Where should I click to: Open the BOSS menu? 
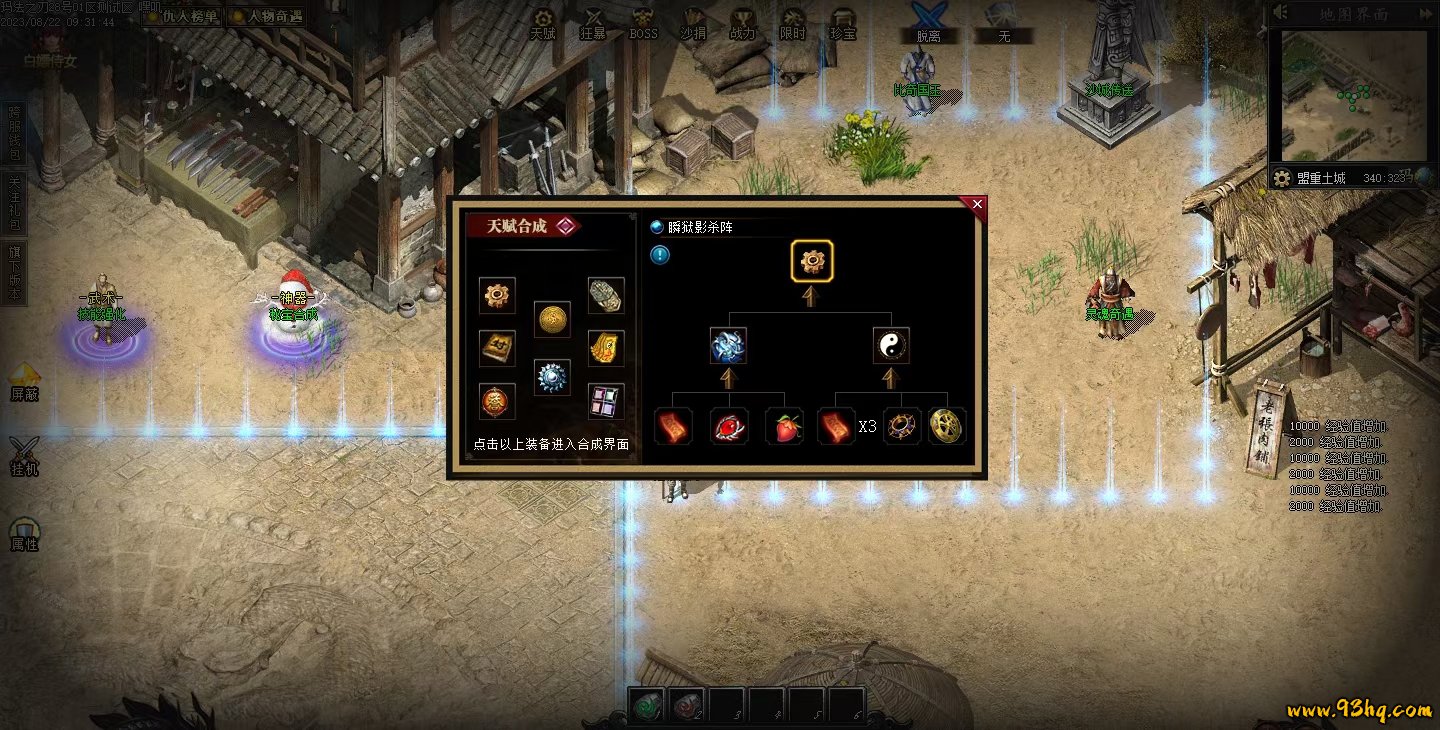(x=643, y=24)
